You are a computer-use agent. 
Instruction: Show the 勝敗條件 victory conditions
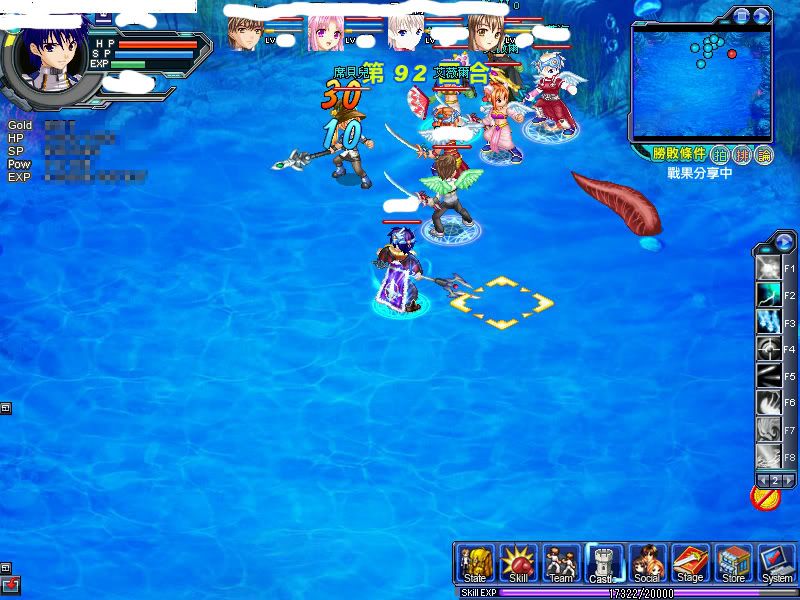679,154
